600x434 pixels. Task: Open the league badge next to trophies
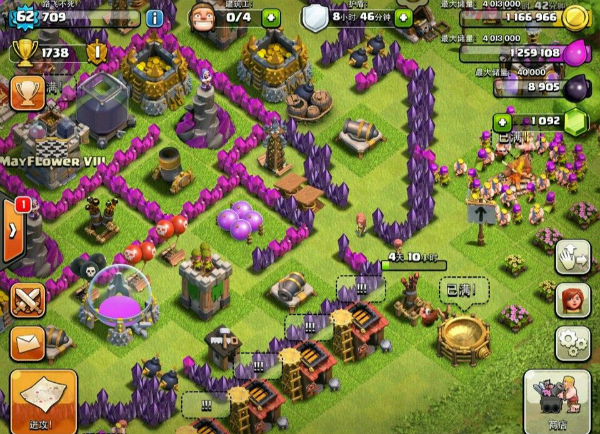97,52
